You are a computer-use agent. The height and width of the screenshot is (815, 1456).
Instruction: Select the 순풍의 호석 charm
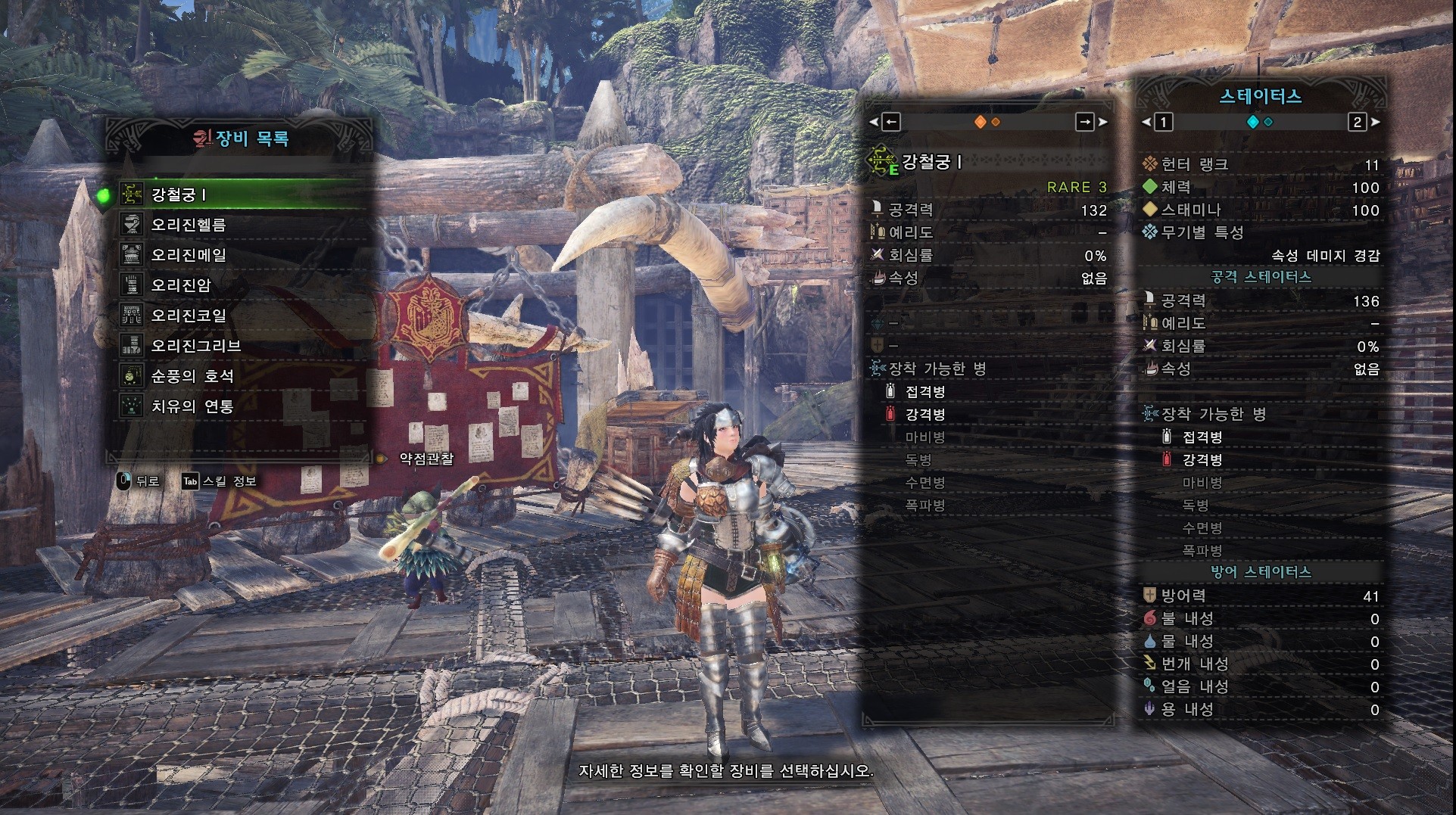[x=192, y=376]
